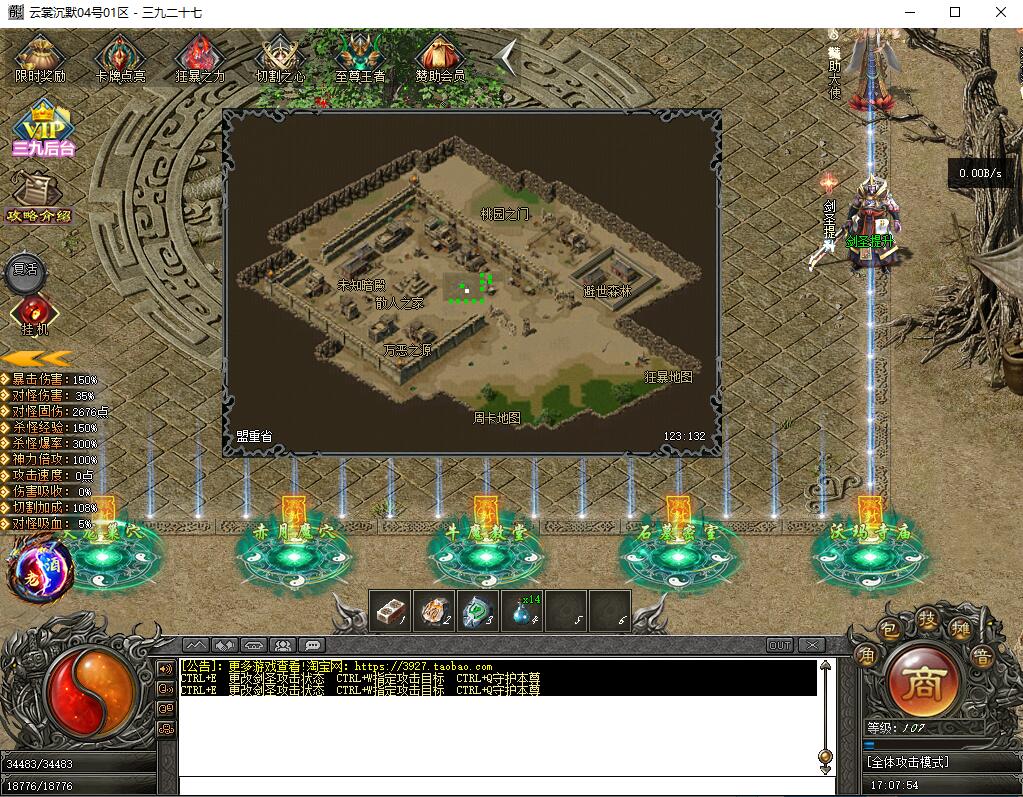Maximize the game window

tap(954, 12)
